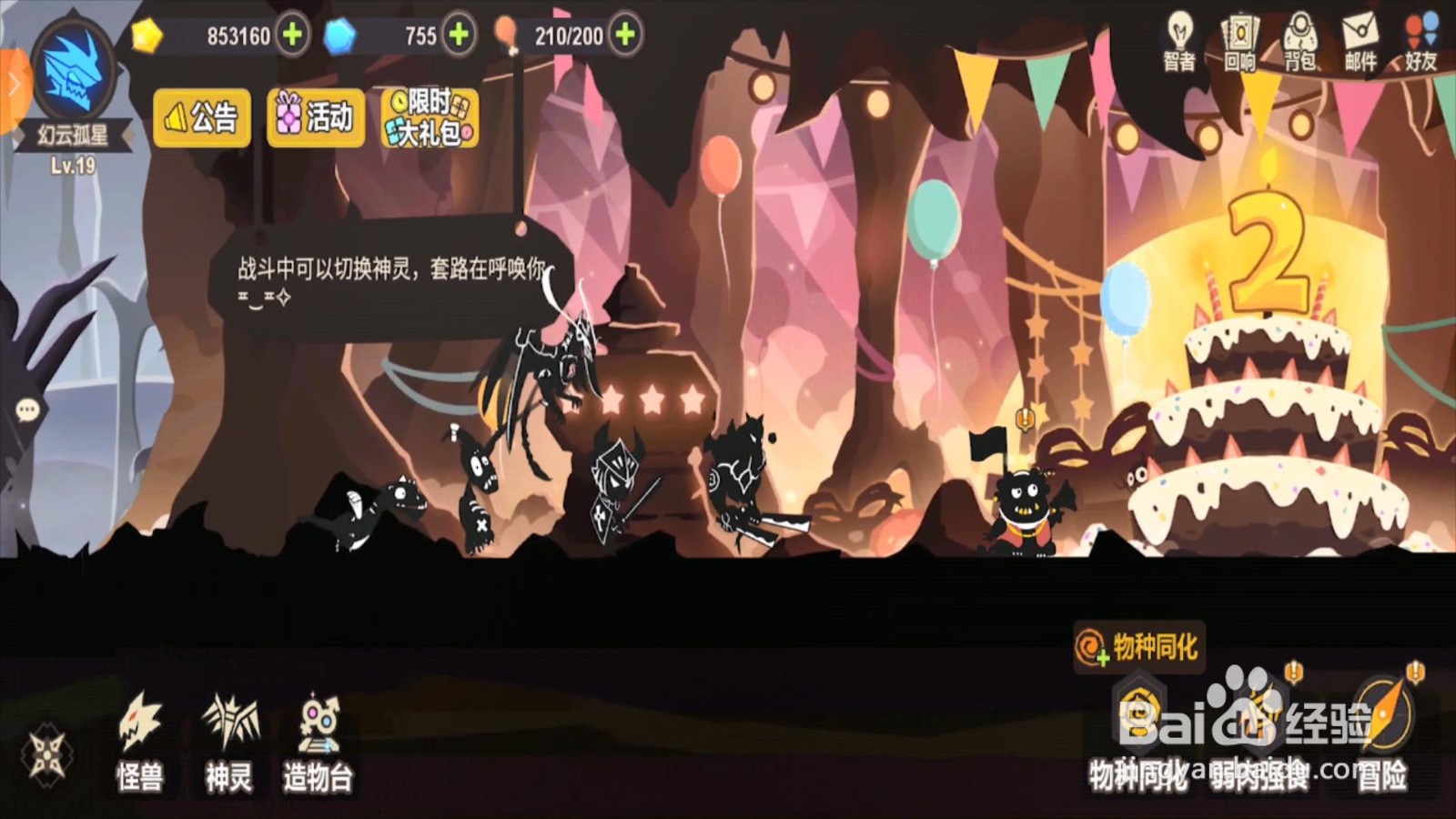The image size is (1456, 819).
Task: Claim the 限时大礼包 limited gift pack
Action: point(428,116)
